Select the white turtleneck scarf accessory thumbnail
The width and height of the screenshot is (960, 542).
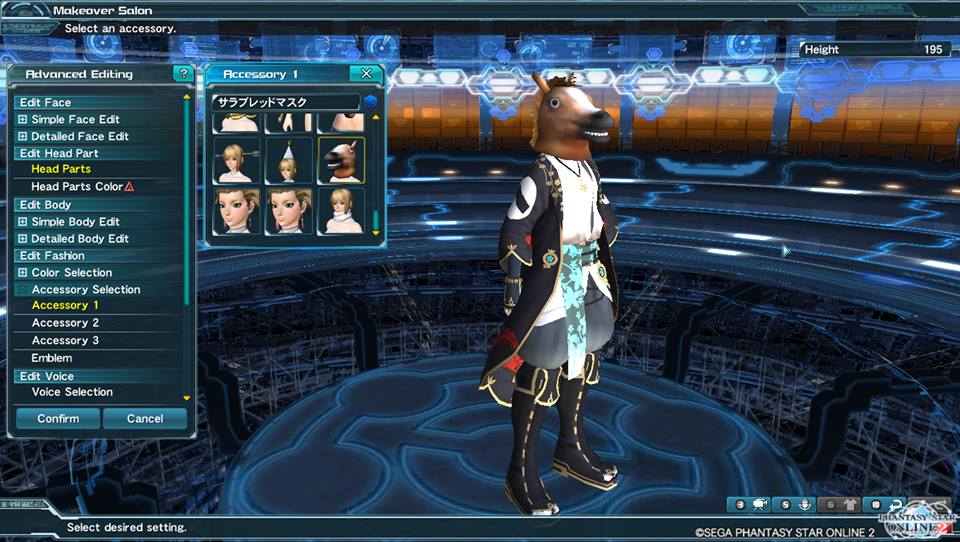341,211
